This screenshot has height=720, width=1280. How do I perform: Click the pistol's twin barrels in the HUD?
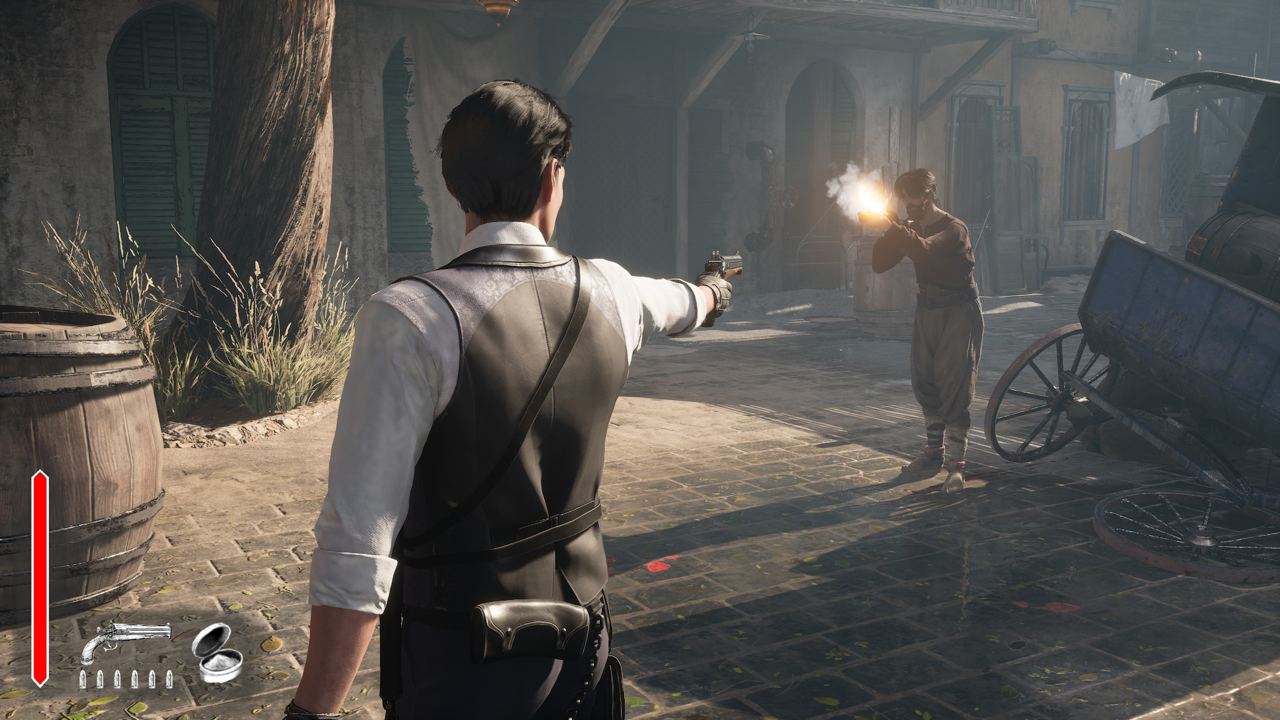click(x=140, y=629)
